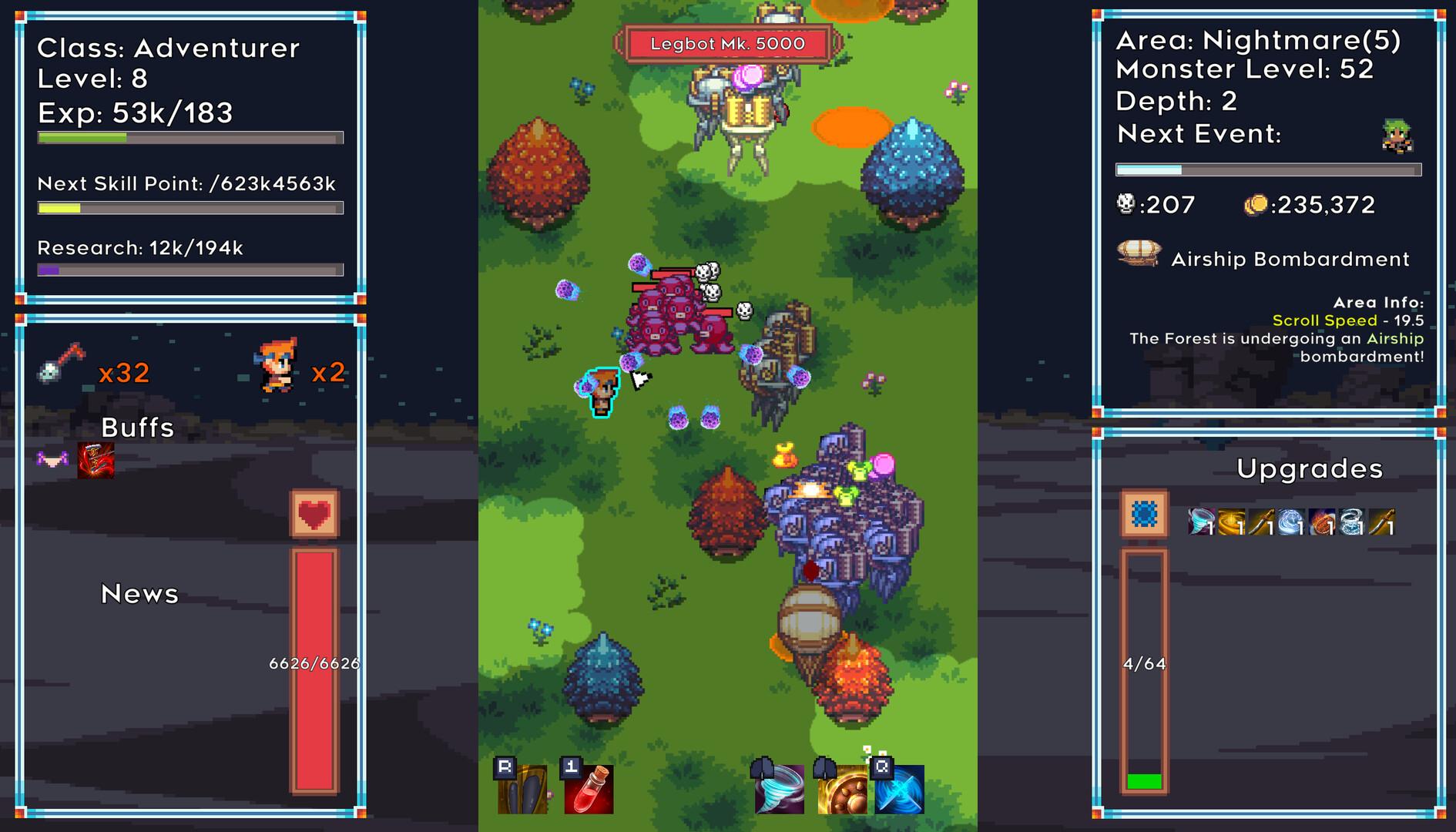Click the Legbot Mk. 5000 nameplate

[x=726, y=44]
